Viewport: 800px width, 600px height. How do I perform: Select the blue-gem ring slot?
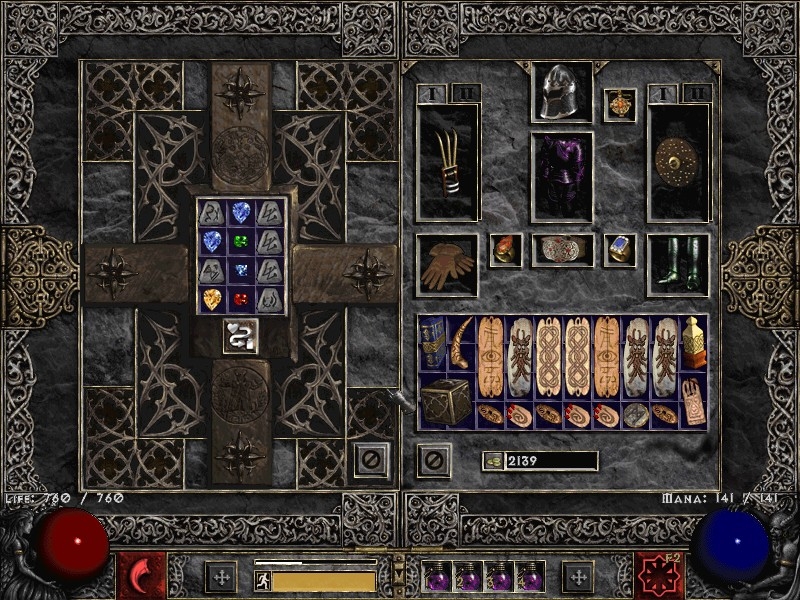(x=620, y=250)
